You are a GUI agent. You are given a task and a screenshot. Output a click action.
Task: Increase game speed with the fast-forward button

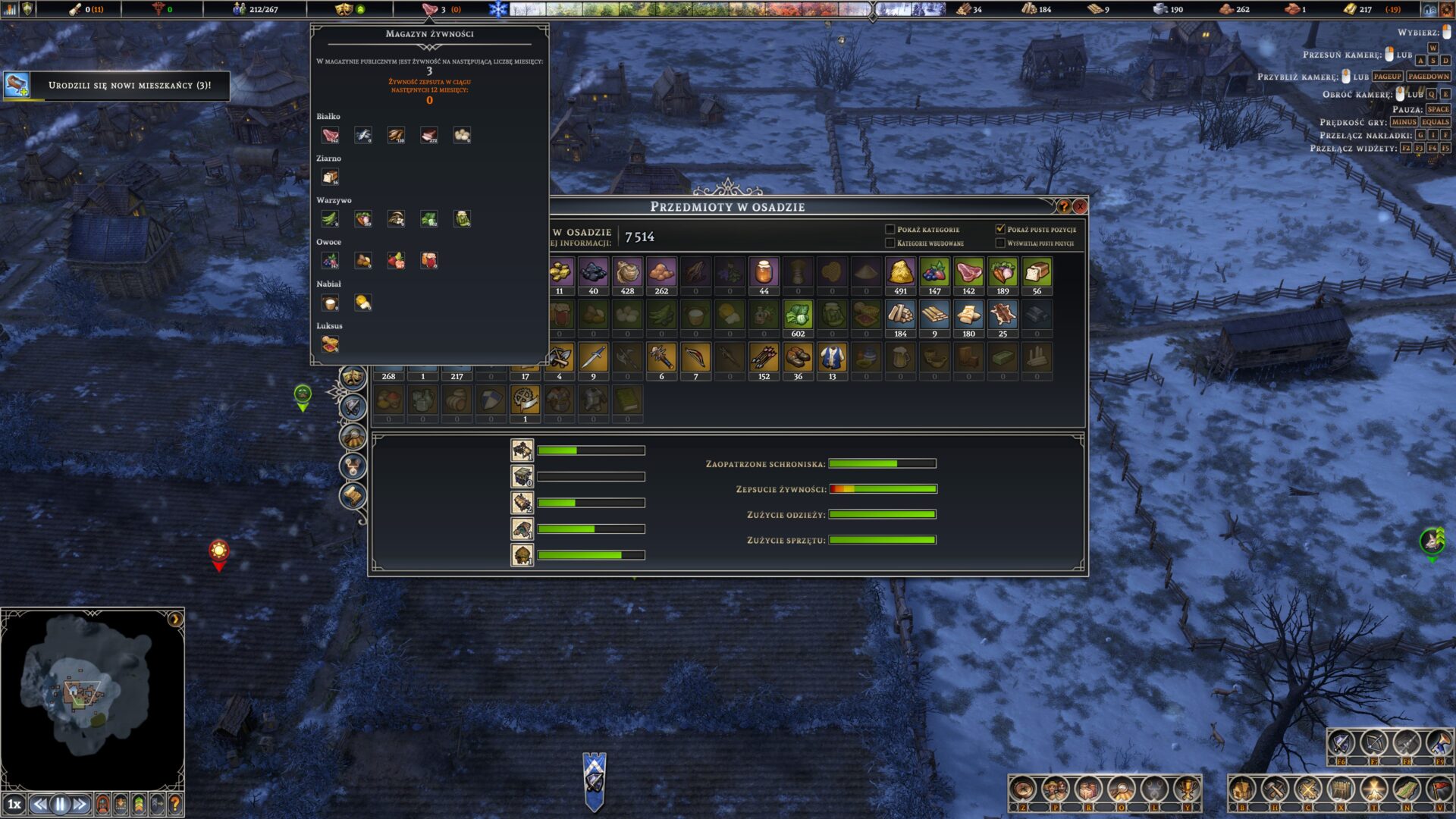(x=80, y=804)
